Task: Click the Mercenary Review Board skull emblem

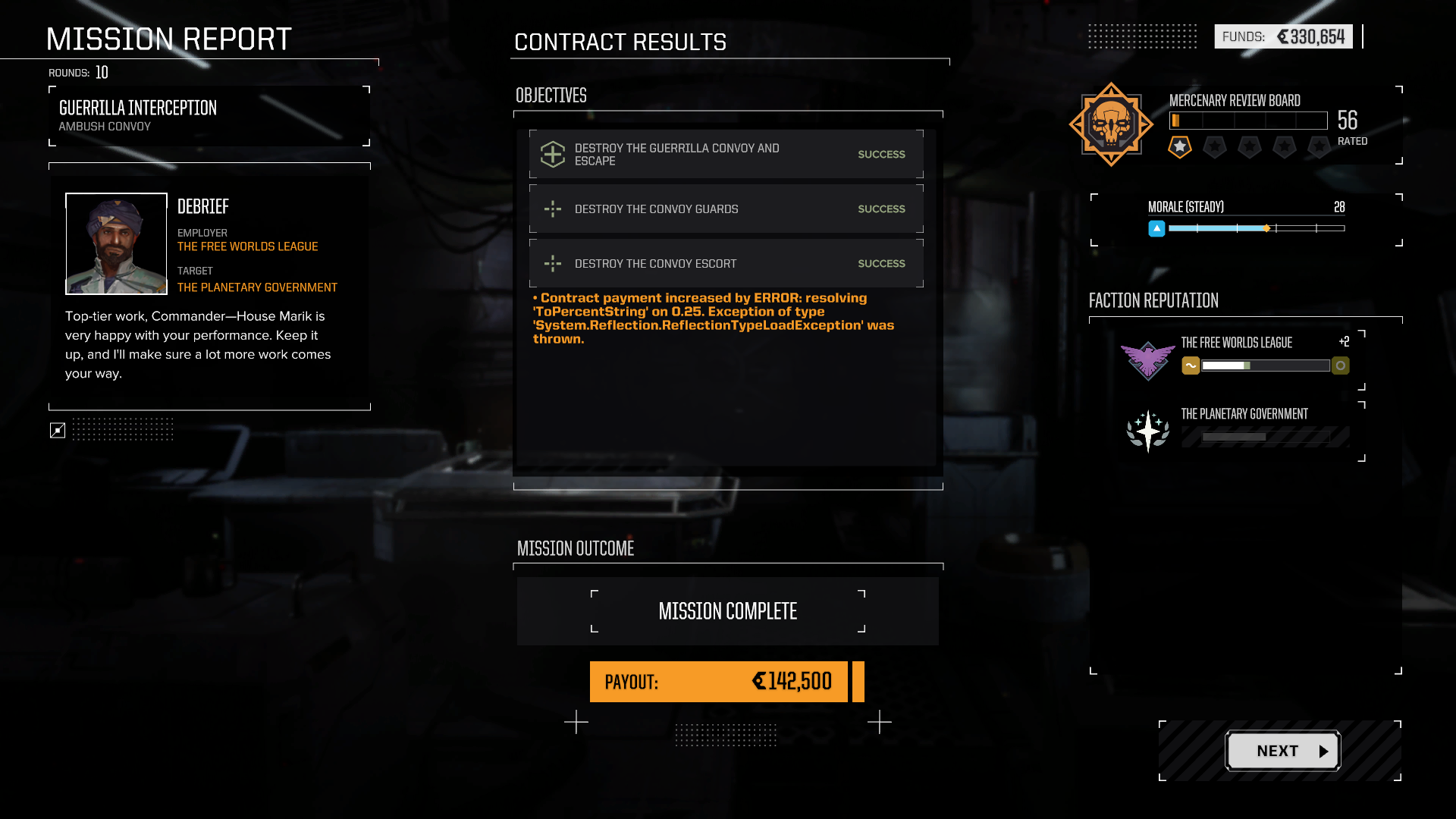Action: tap(1110, 123)
